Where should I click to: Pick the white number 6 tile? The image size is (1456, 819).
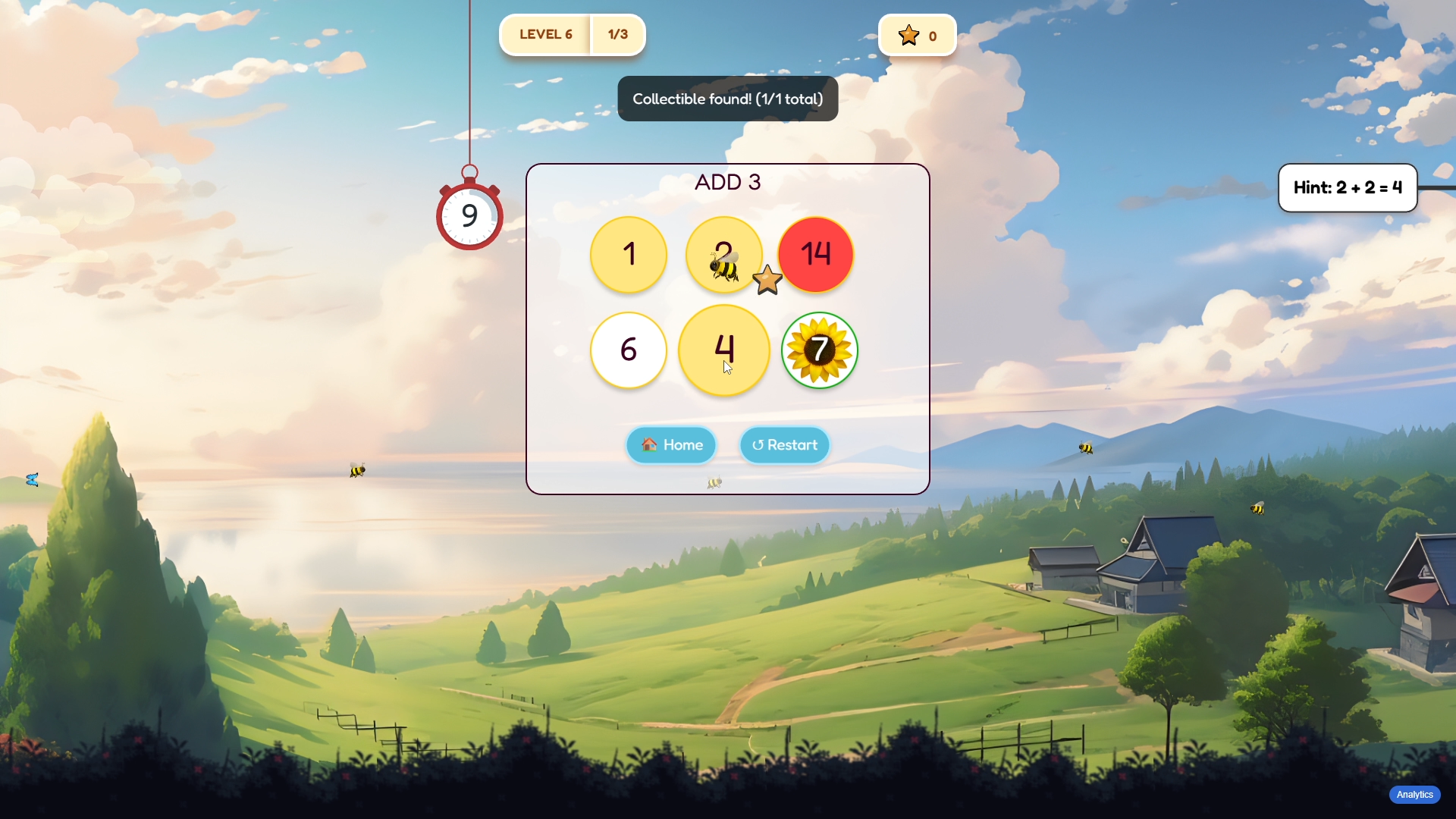coord(629,350)
